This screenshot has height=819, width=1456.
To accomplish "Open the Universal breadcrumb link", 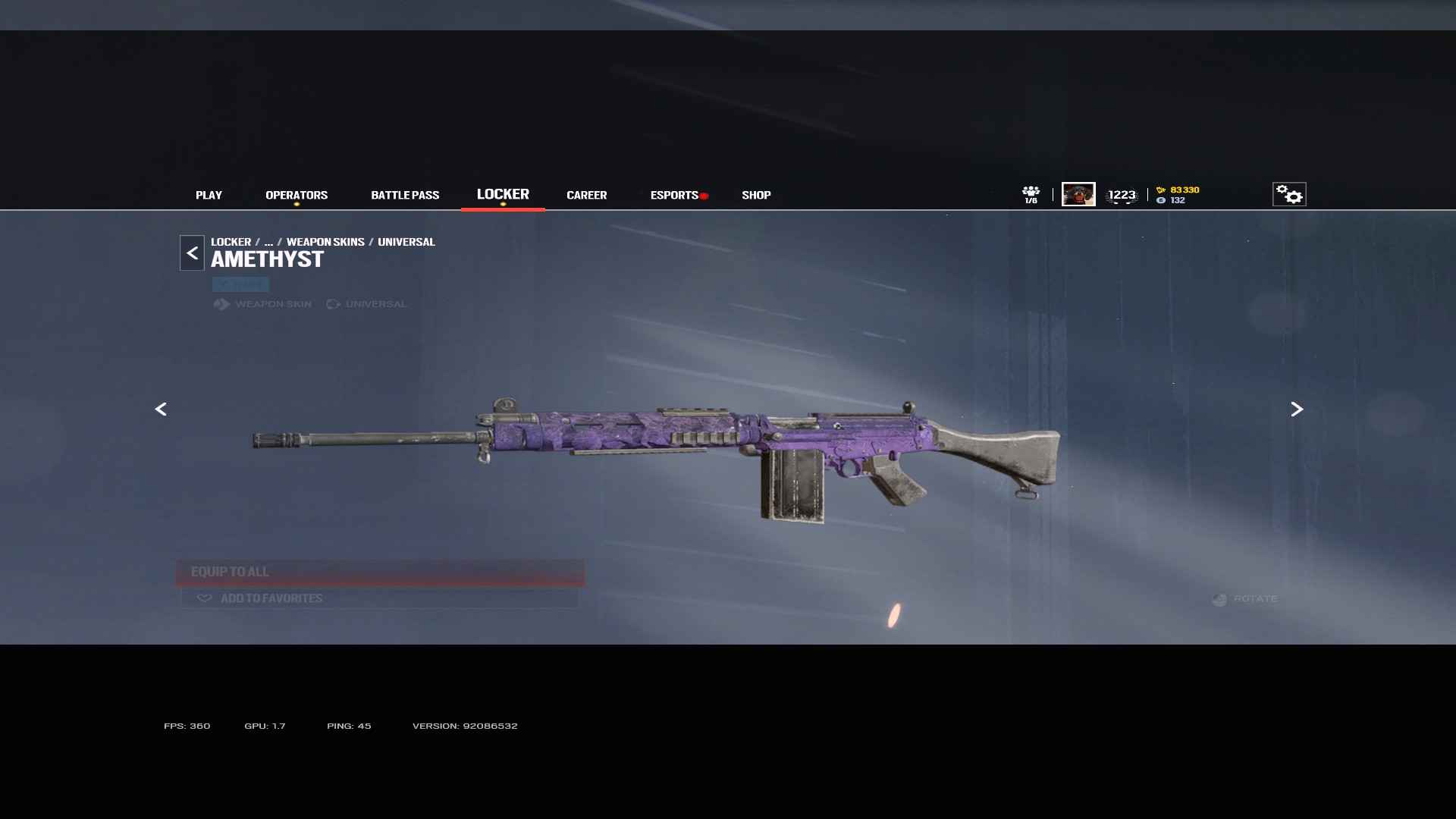I will pyautogui.click(x=406, y=242).
